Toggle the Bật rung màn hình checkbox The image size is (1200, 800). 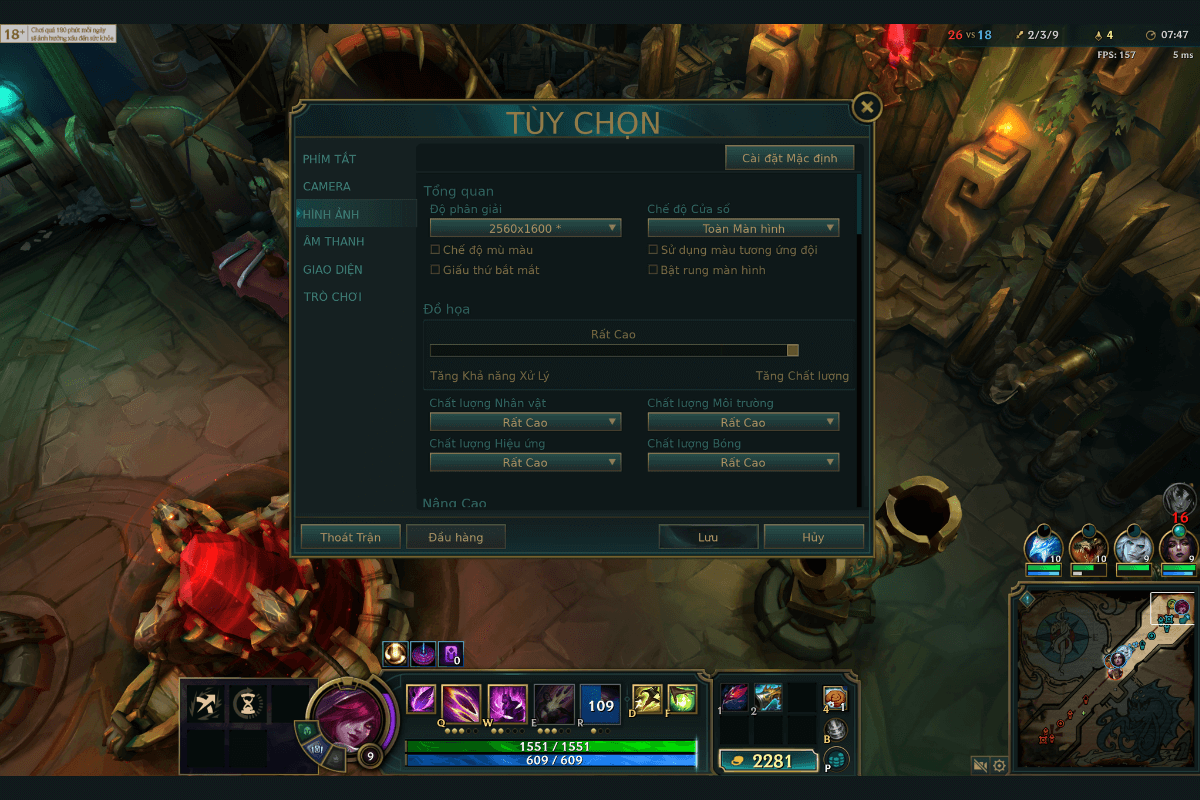pyautogui.click(x=653, y=270)
